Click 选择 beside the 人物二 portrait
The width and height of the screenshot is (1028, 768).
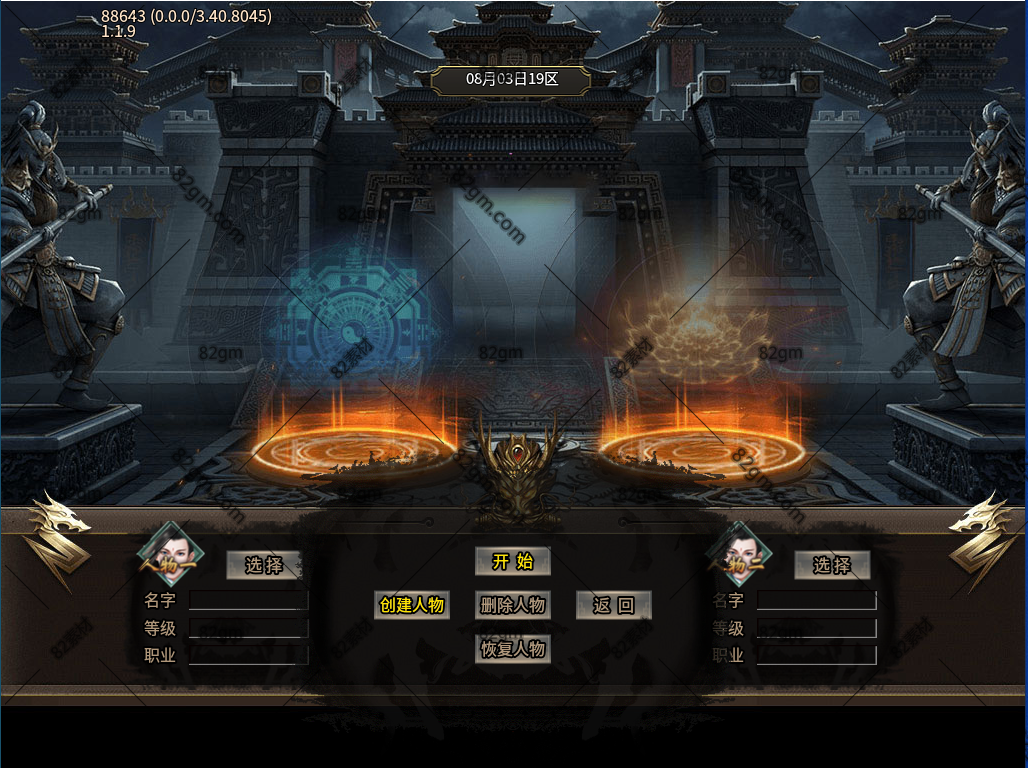[831, 565]
